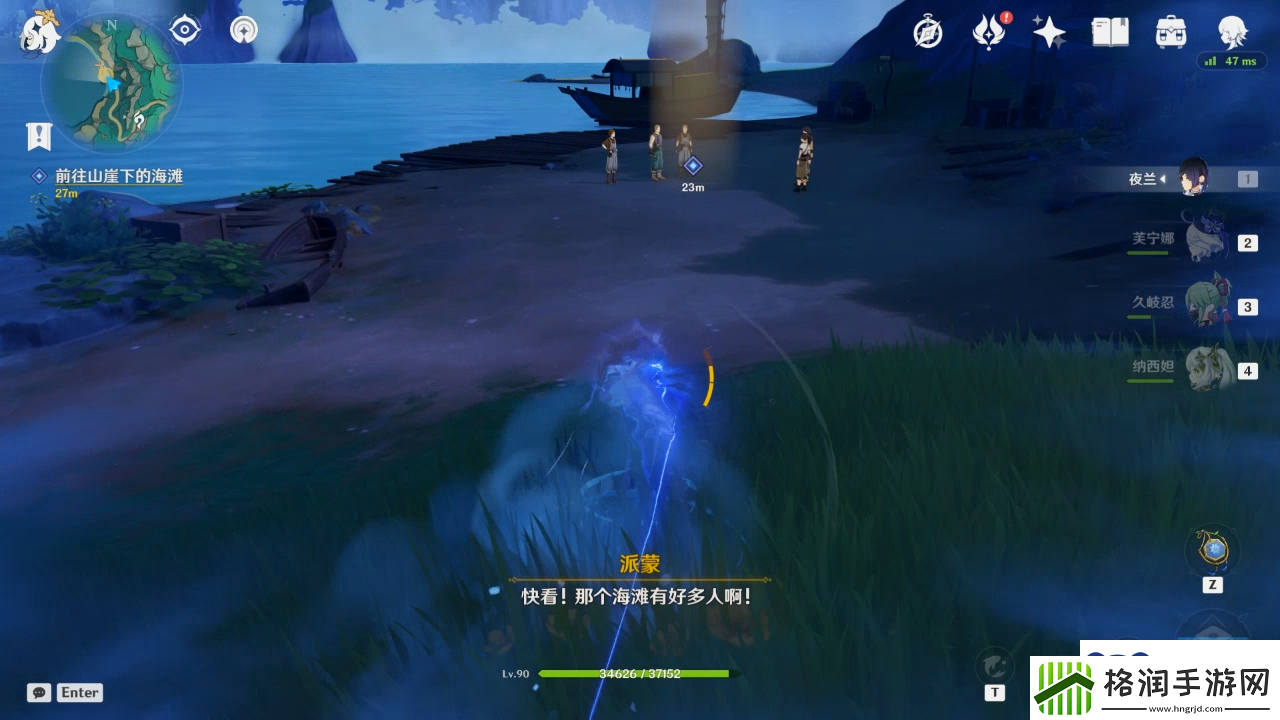Viewport: 1280px width, 720px height.
Task: Click the circular target icon beside minimap
Action: pyautogui.click(x=243, y=30)
